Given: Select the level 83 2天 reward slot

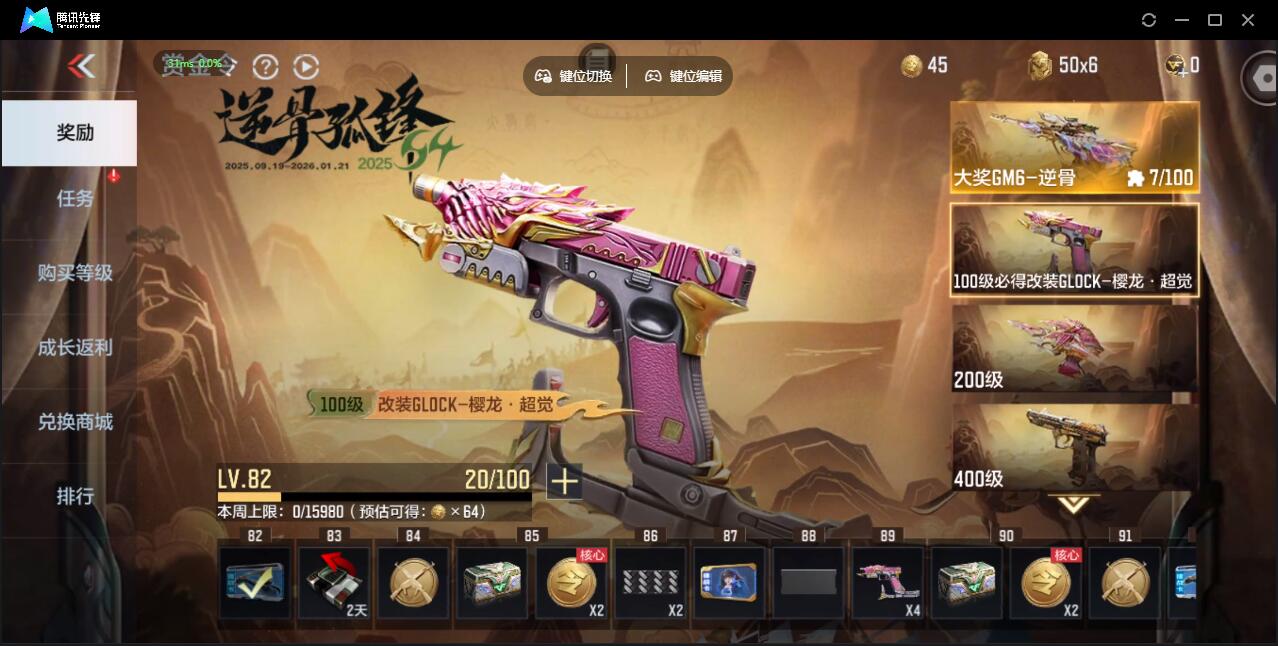Looking at the screenshot, I should (x=334, y=581).
